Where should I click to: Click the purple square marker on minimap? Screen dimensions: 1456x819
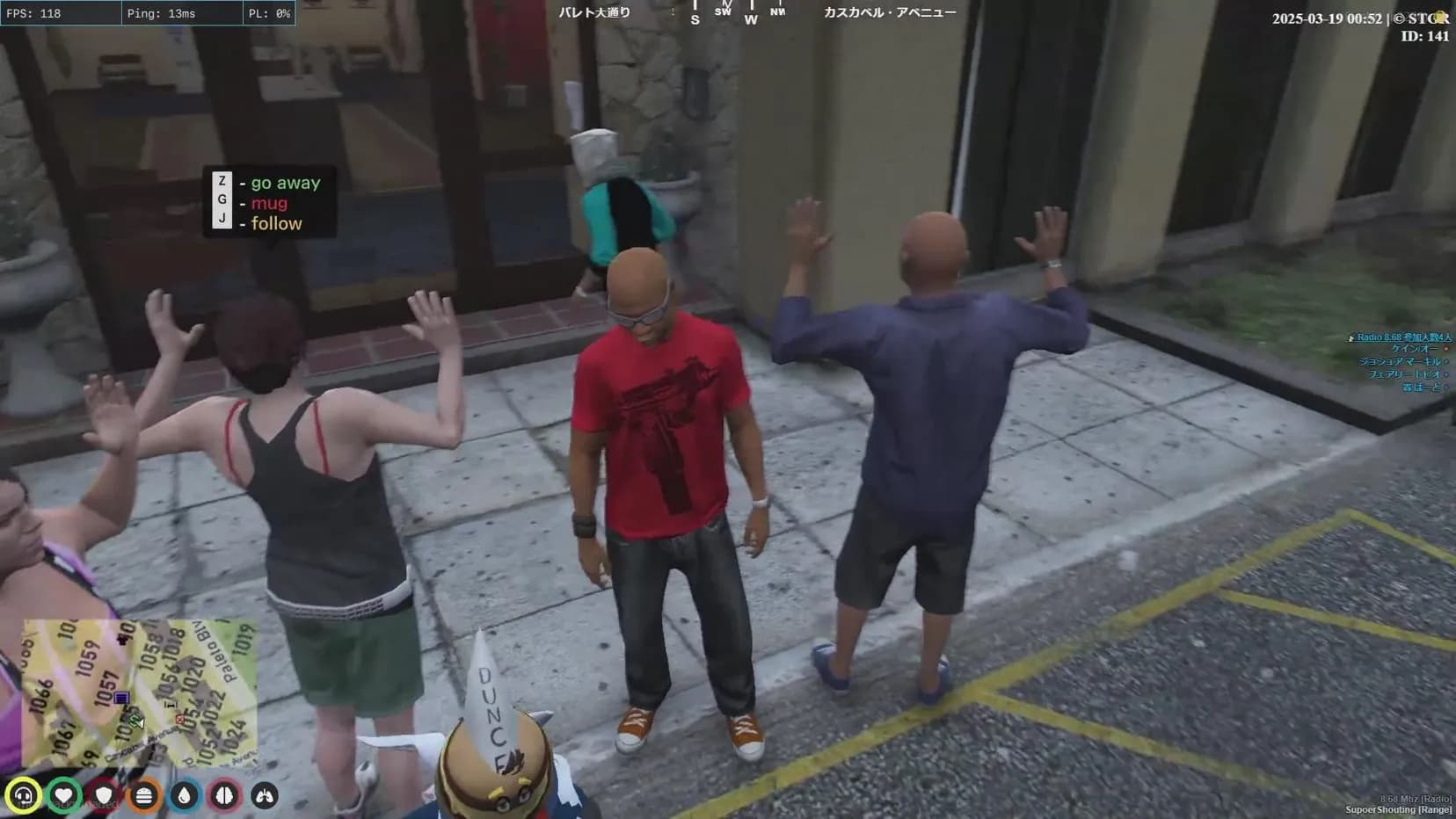(122, 698)
